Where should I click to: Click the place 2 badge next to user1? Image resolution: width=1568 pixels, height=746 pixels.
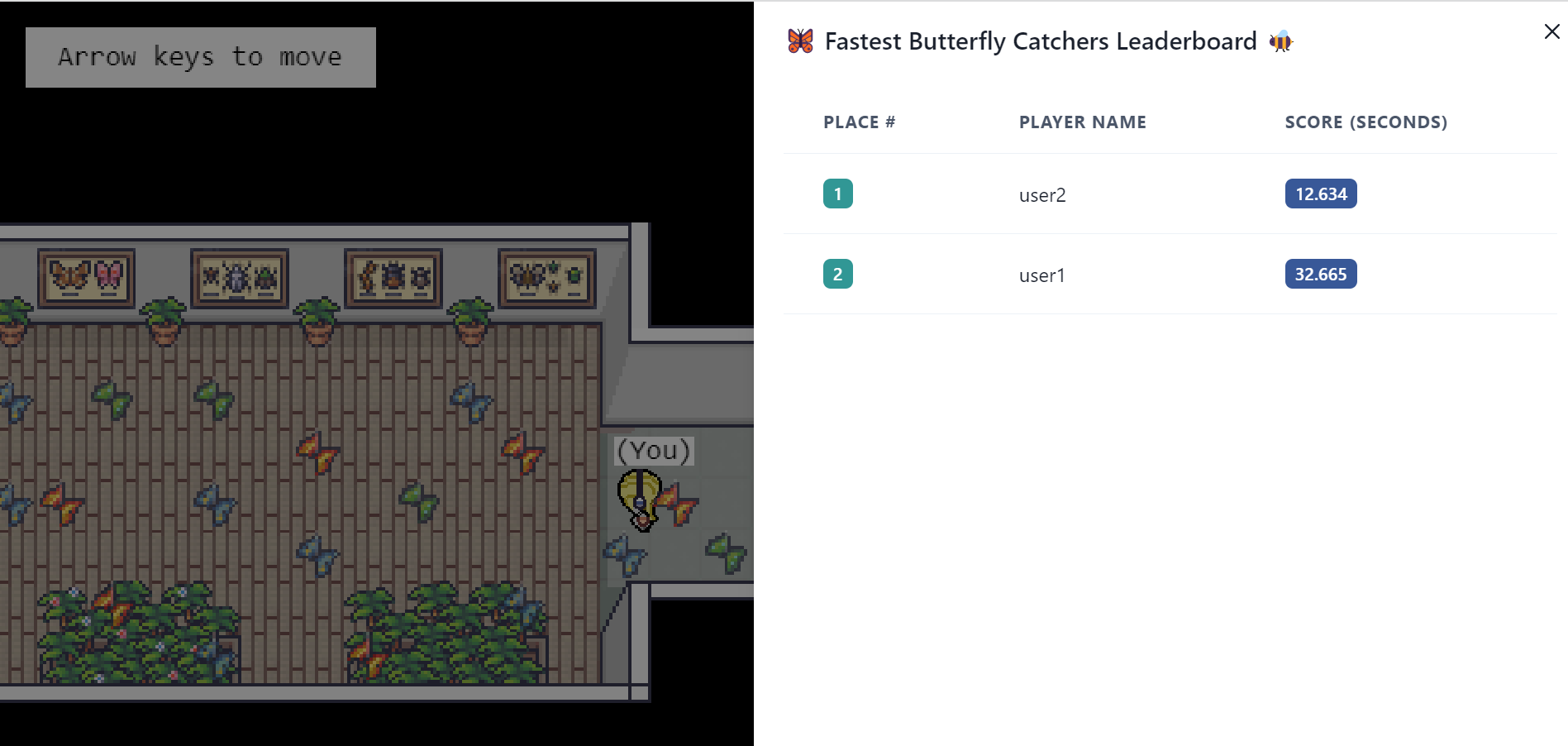[x=838, y=273]
